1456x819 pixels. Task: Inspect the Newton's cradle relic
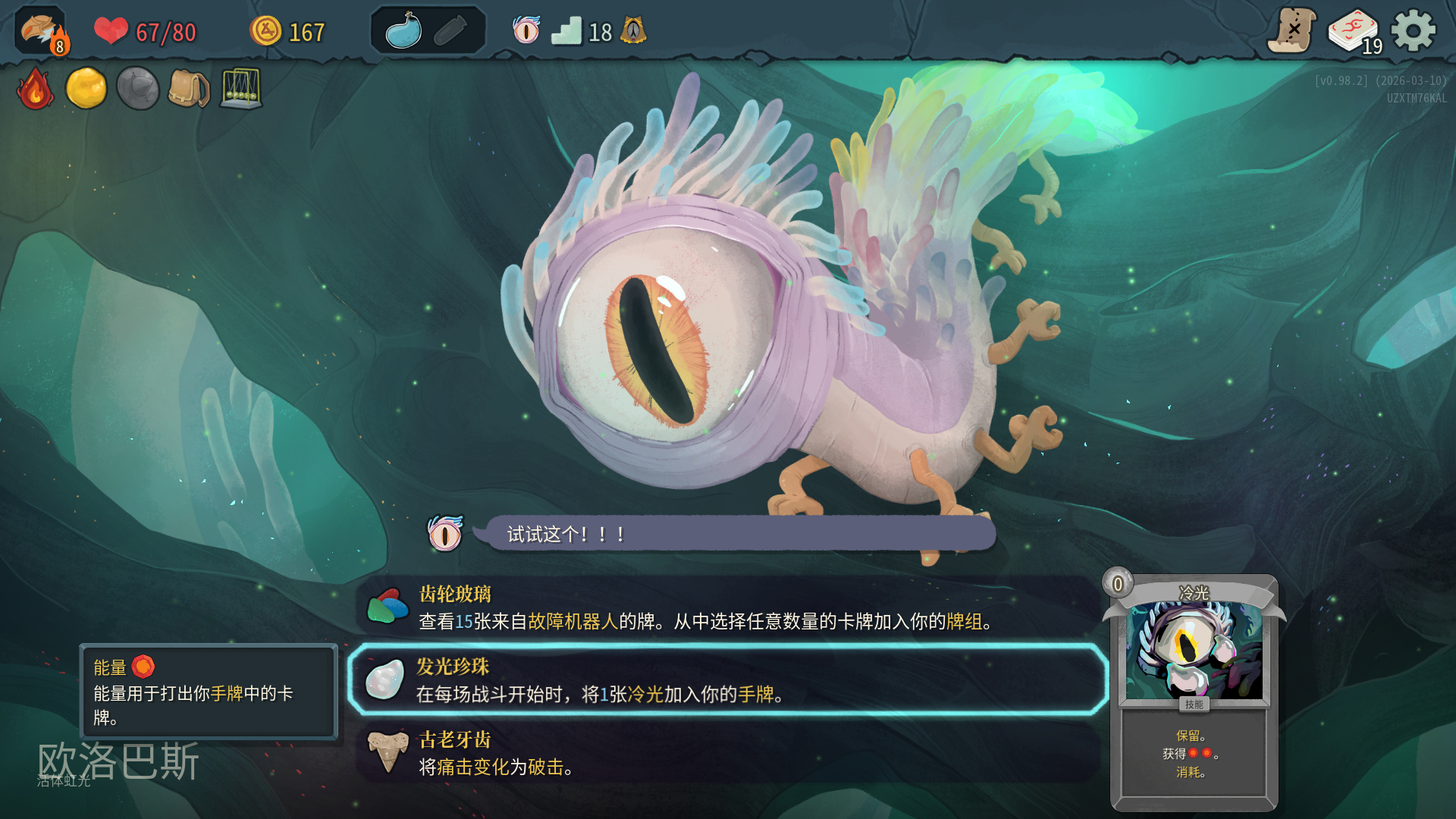coord(241,89)
